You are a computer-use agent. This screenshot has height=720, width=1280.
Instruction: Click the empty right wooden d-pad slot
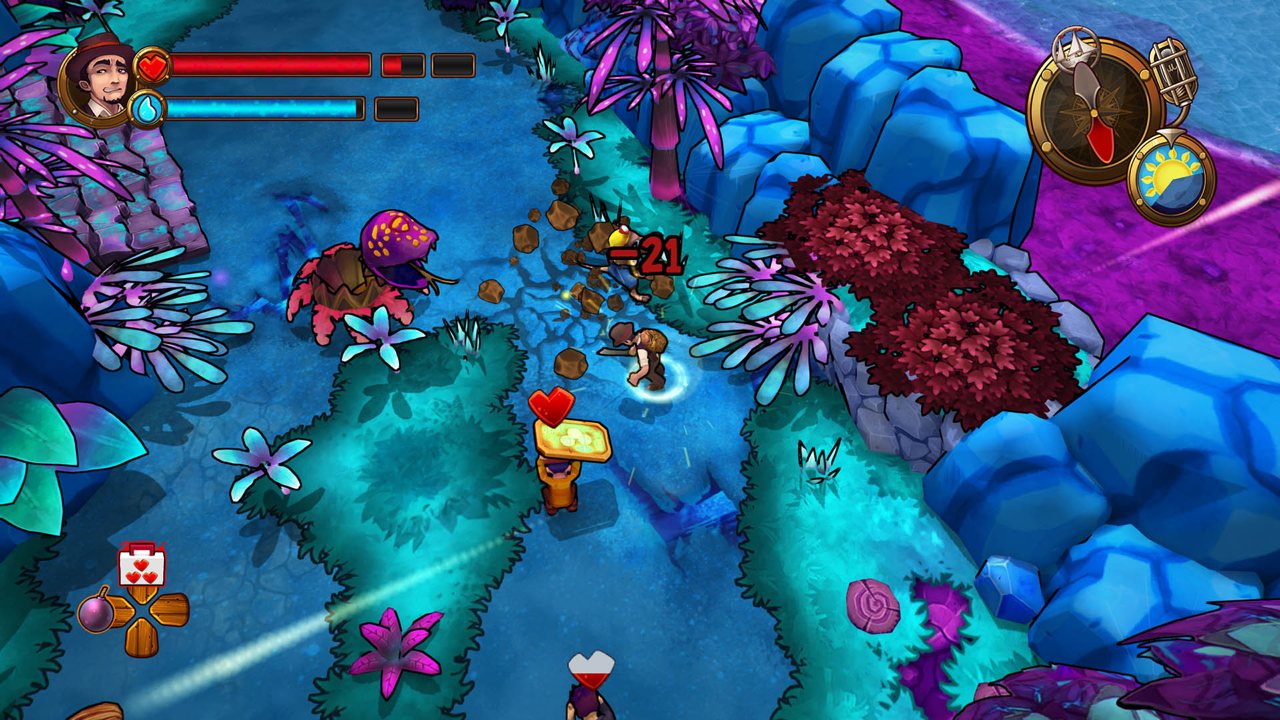[x=170, y=609]
